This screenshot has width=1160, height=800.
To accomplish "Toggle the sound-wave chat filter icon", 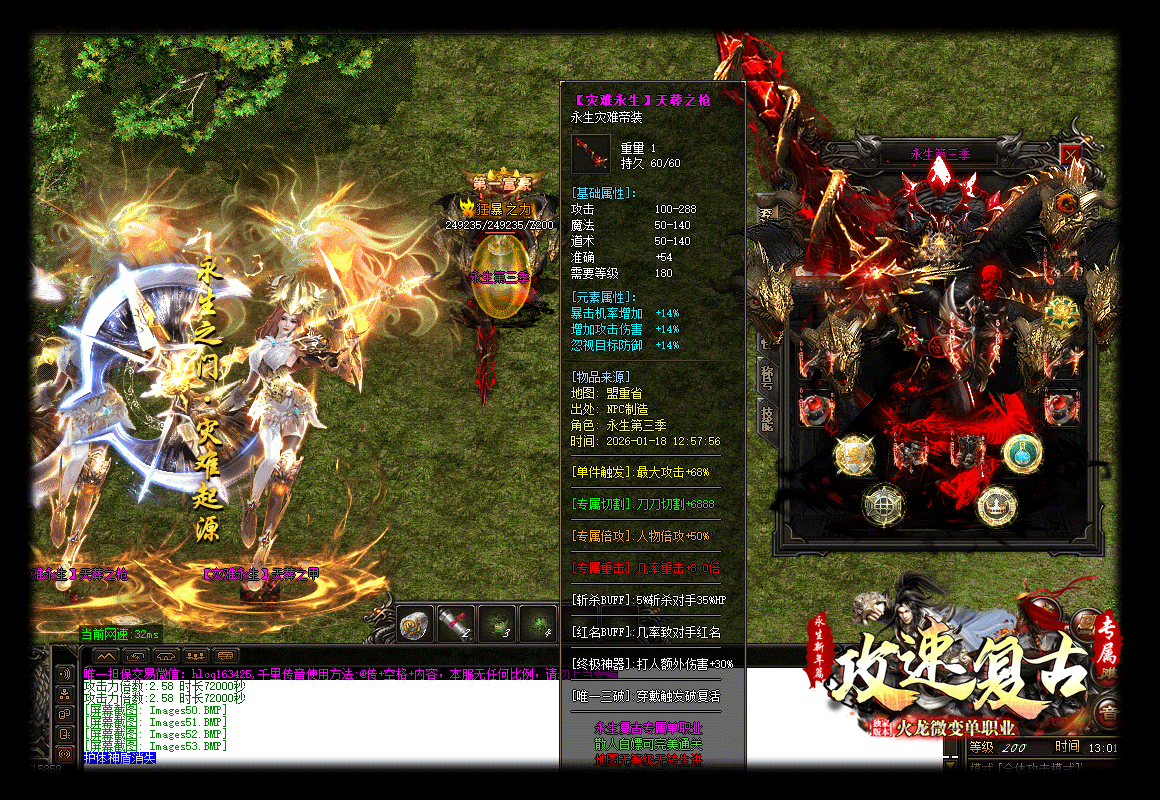I will 65,674.
